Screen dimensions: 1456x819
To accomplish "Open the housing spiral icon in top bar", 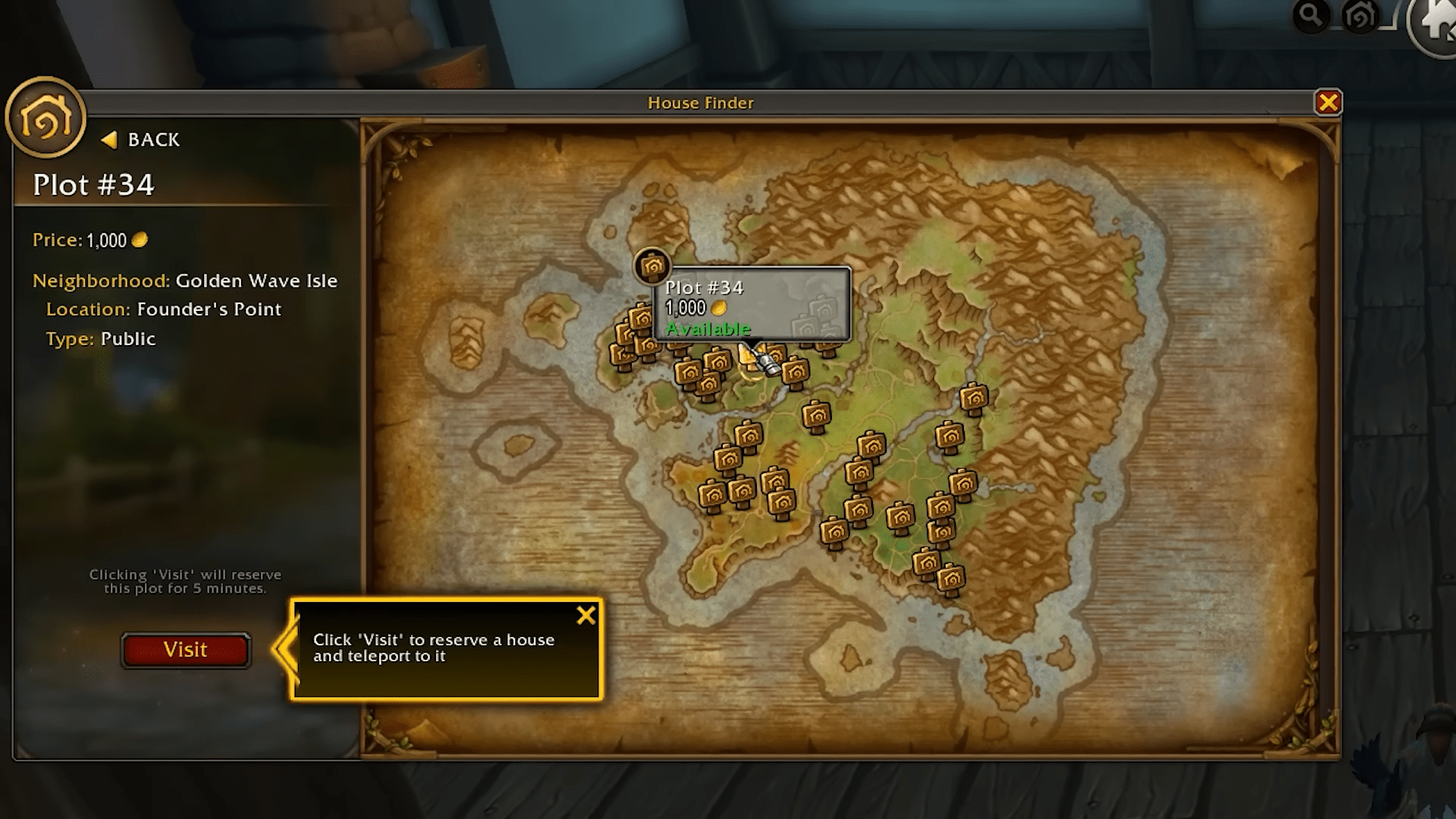I will click(x=1360, y=15).
